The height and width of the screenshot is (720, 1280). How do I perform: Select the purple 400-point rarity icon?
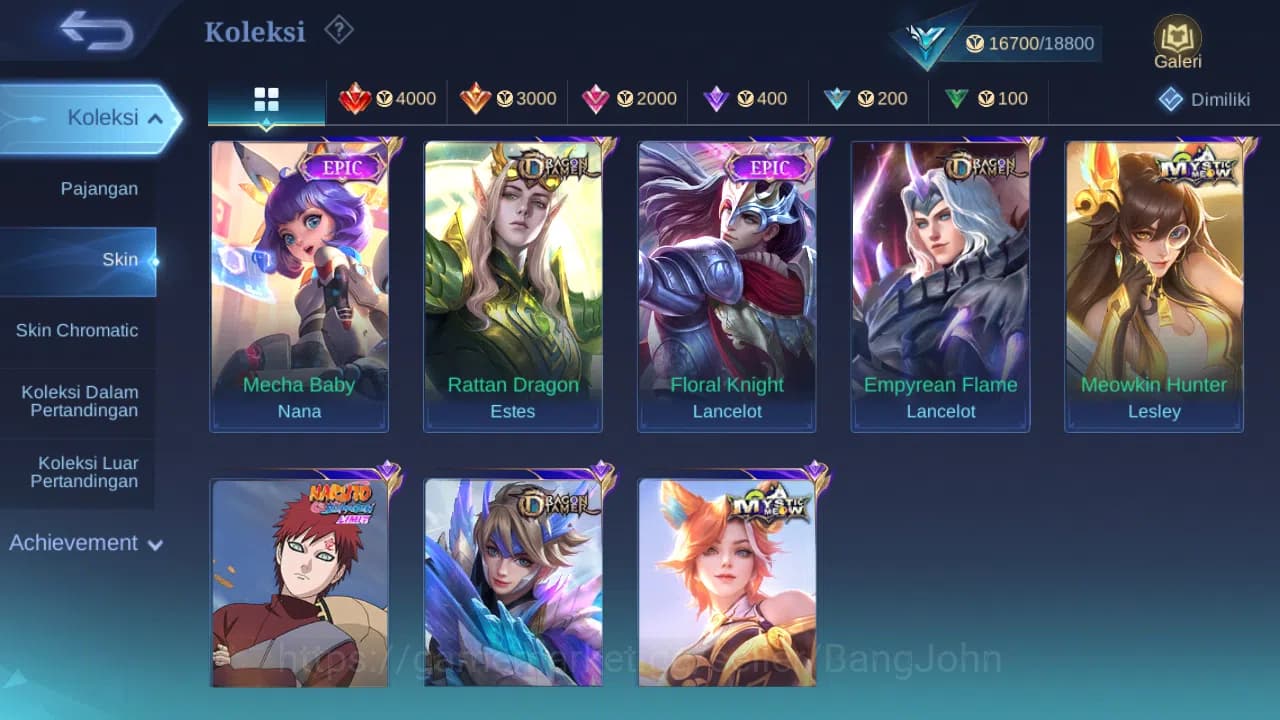tap(716, 99)
